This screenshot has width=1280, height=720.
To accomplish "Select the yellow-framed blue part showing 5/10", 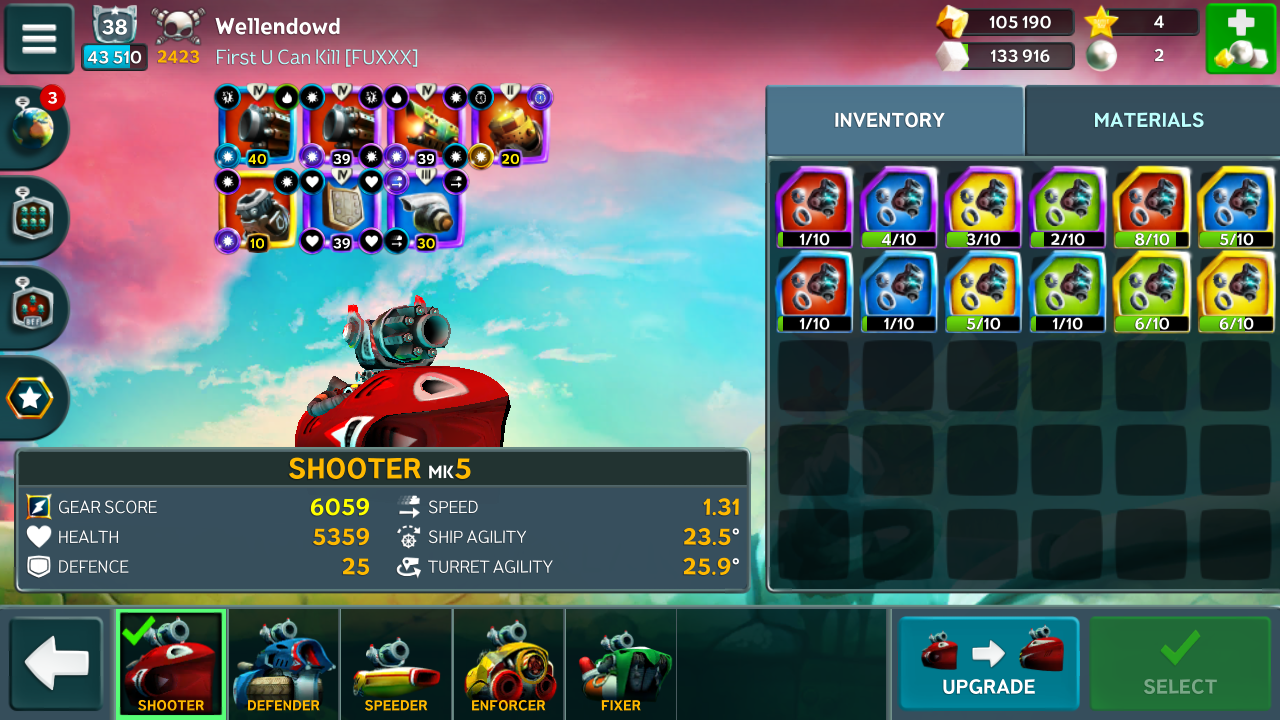I will click(x=1236, y=207).
